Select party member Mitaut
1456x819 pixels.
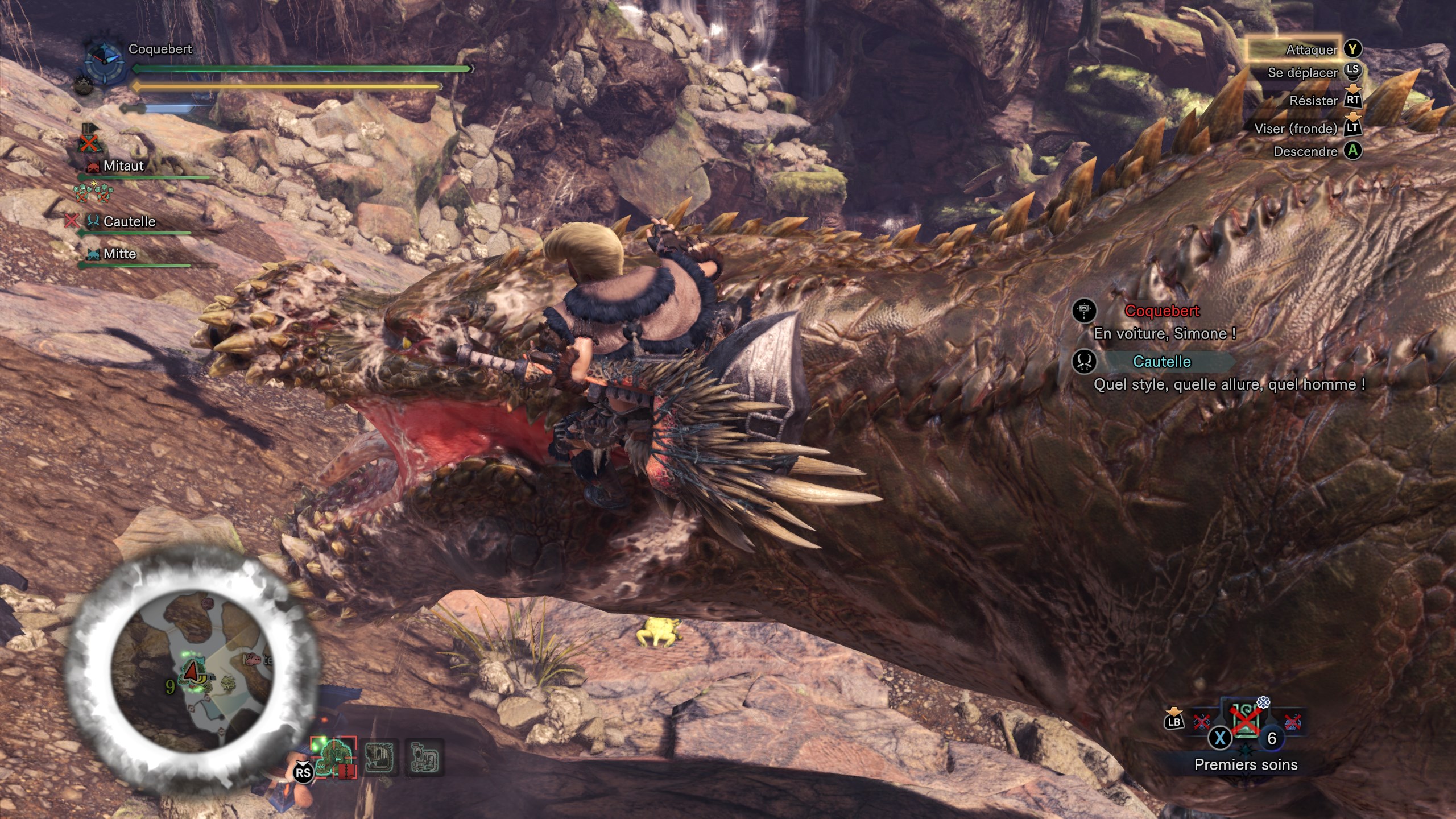tap(123, 166)
